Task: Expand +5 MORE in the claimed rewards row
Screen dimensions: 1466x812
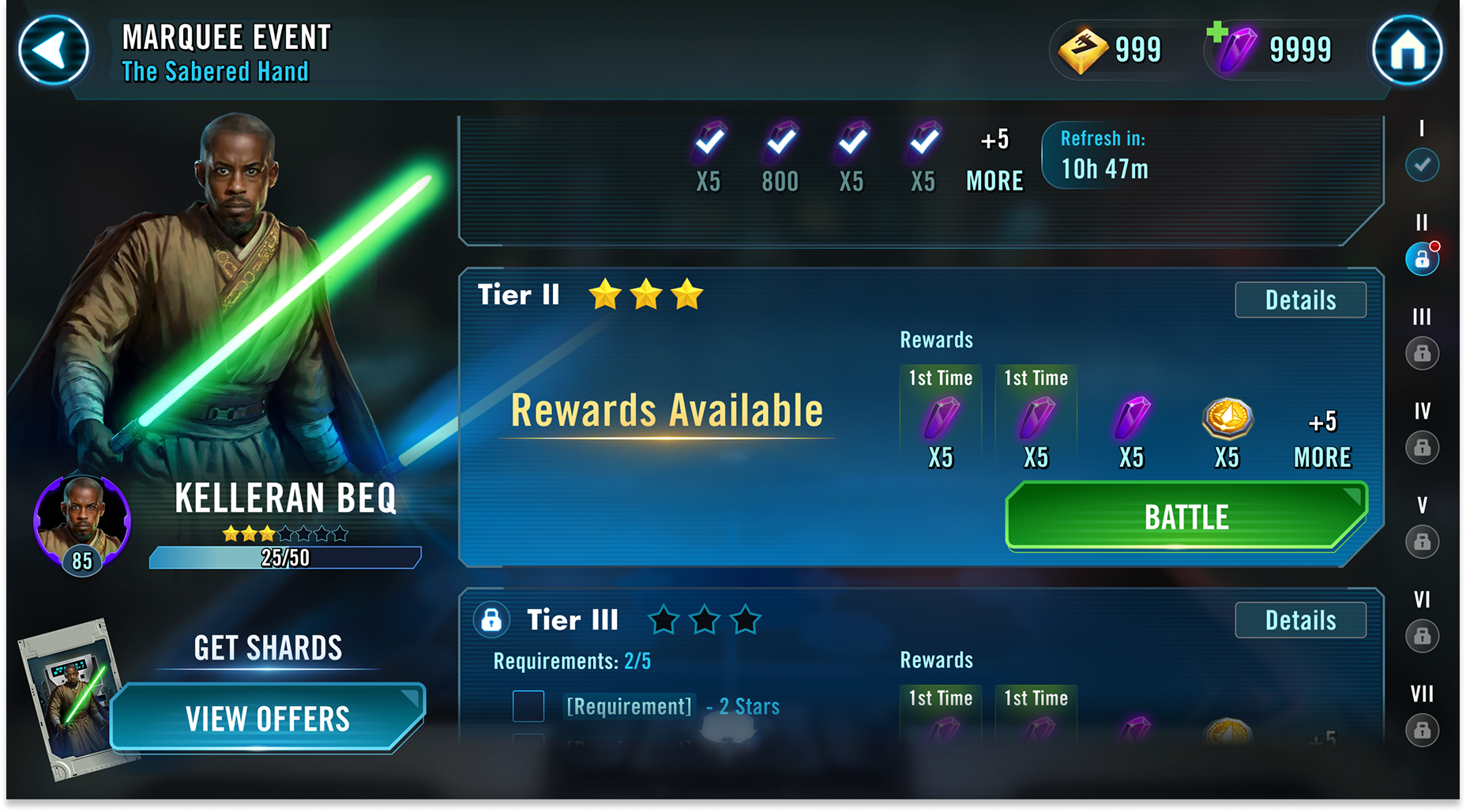Action: tap(994, 162)
